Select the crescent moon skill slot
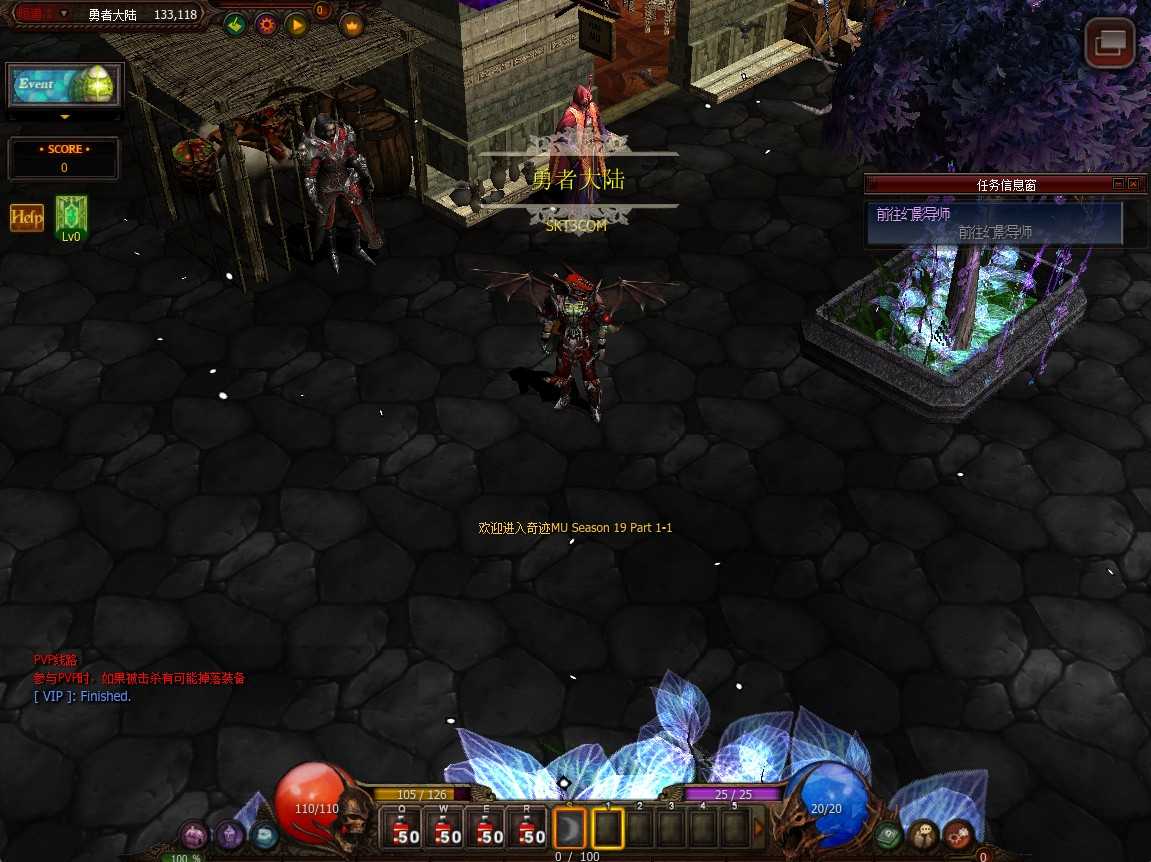Screen dimensions: 1151x862 [x=570, y=828]
